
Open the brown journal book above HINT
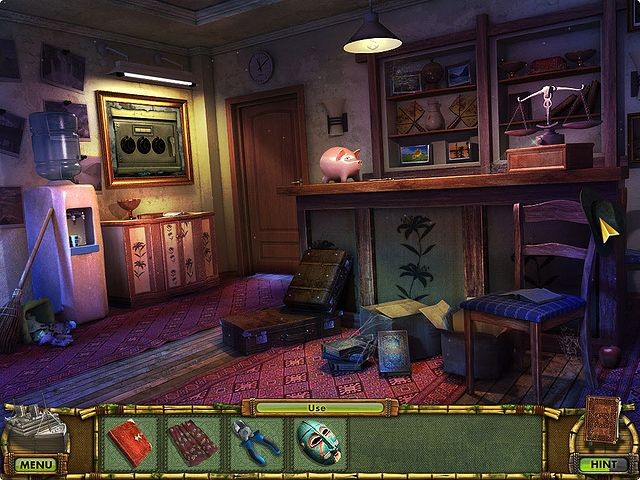pos(603,420)
